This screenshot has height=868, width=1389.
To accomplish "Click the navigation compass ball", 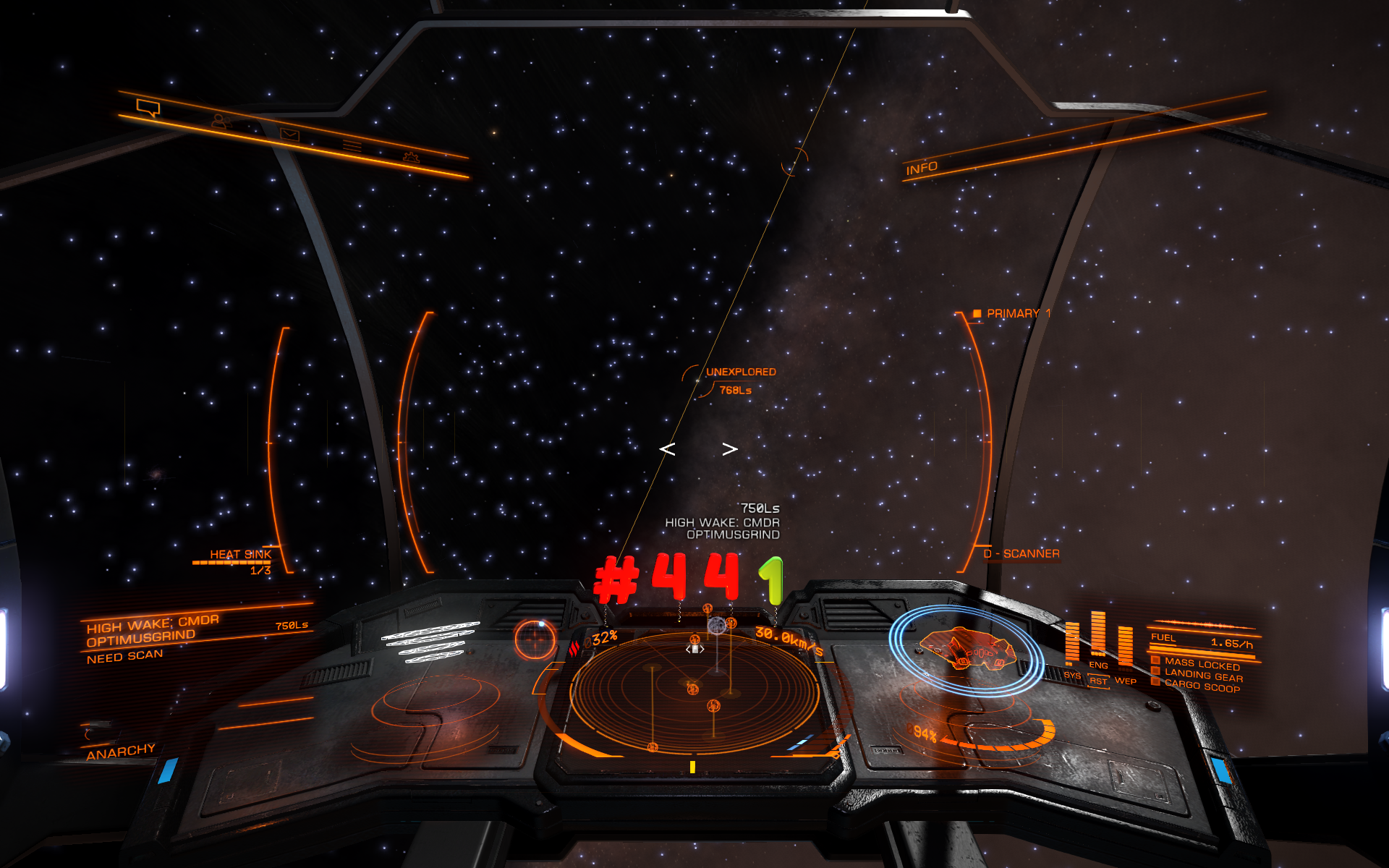I will tap(535, 639).
